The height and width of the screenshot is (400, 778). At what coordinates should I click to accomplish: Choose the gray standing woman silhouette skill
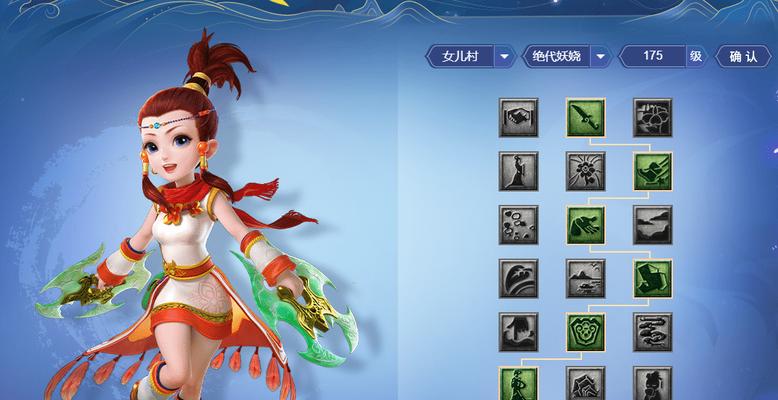(519, 172)
